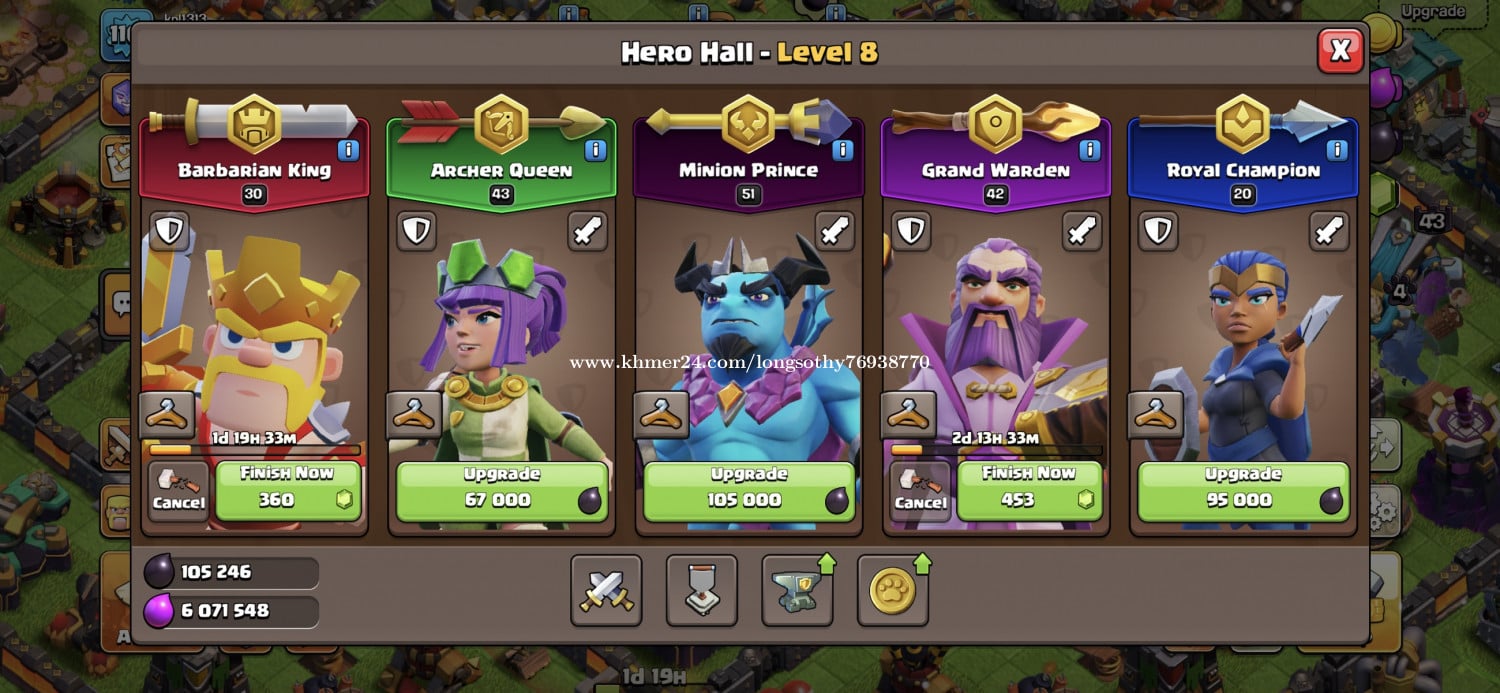Finish Grand Warden upgrade for 453 gems

1028,490
